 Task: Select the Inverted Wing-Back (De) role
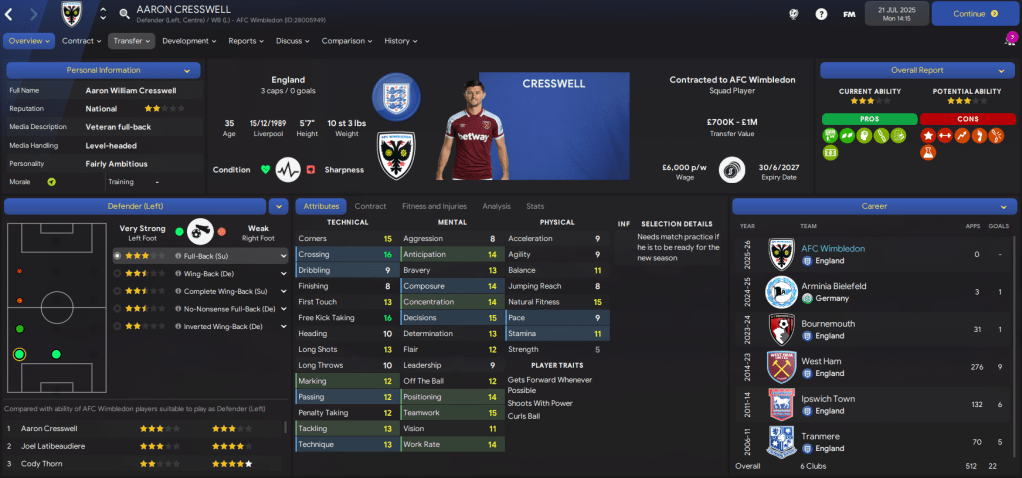(x=200, y=326)
